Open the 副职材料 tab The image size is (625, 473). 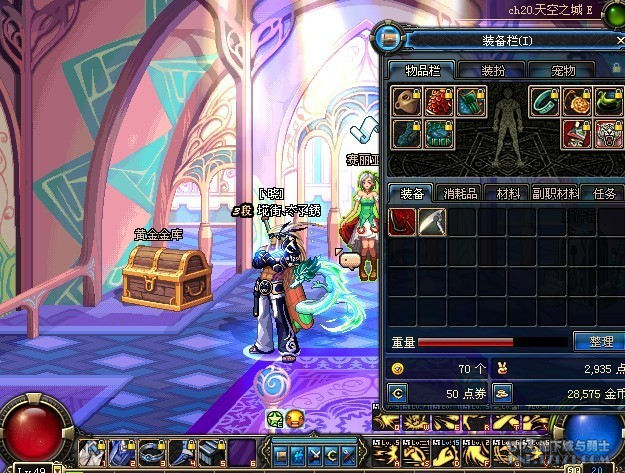556,193
